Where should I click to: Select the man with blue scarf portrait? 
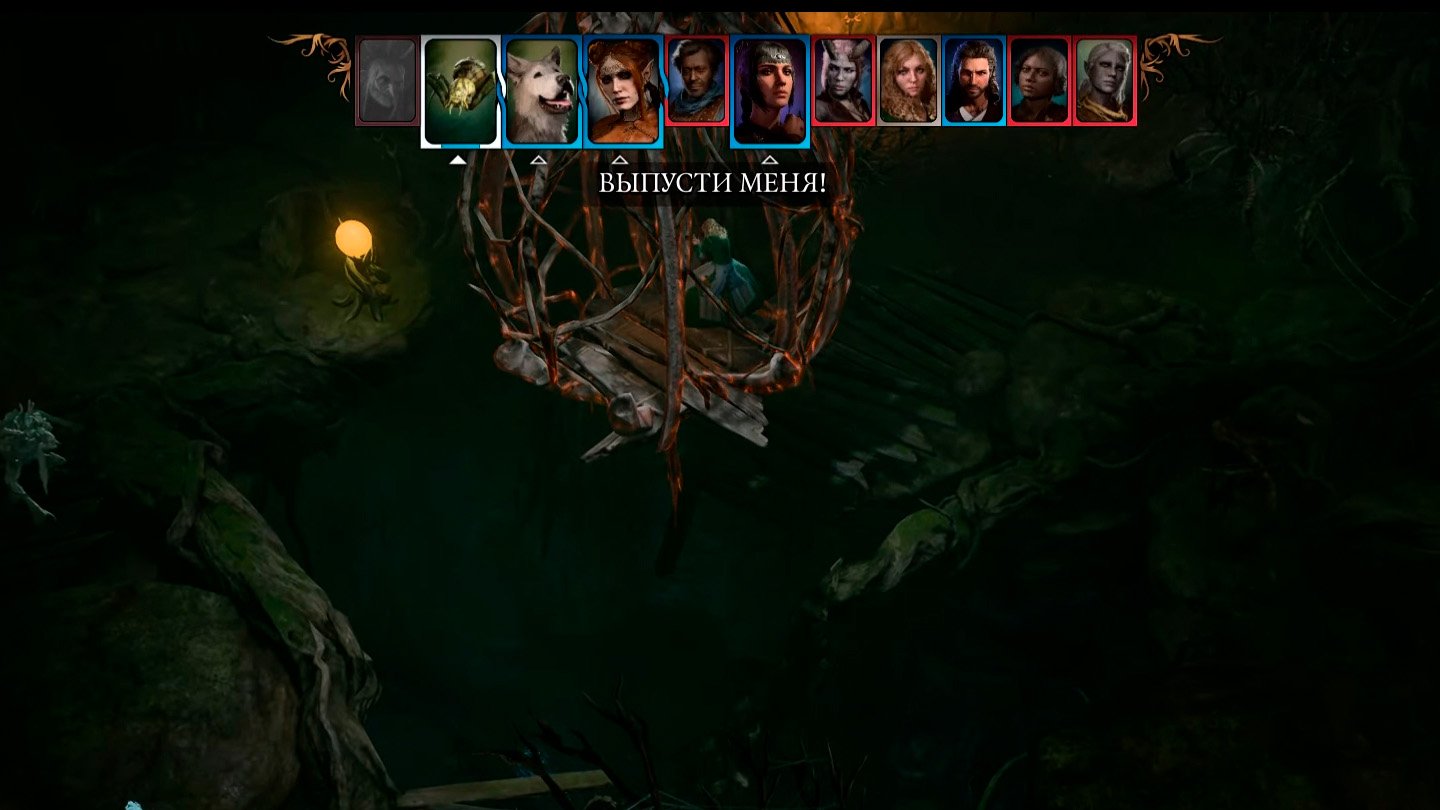coord(697,81)
